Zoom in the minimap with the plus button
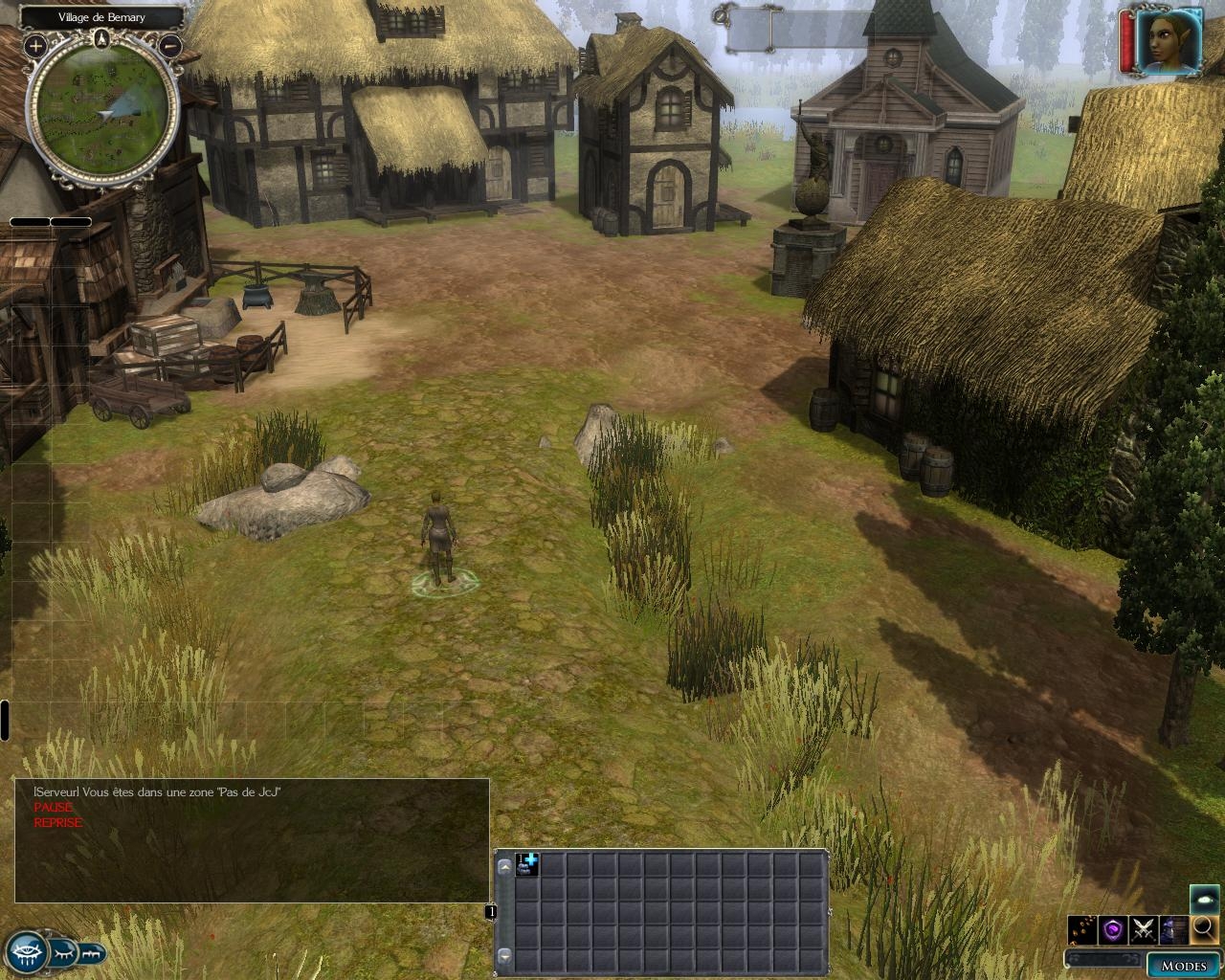The image size is (1225, 980). [35, 45]
